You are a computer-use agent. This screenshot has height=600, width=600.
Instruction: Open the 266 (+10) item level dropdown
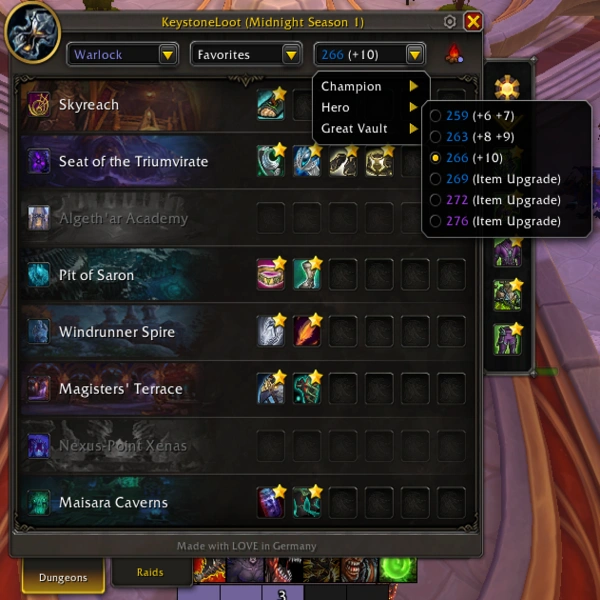[370, 54]
